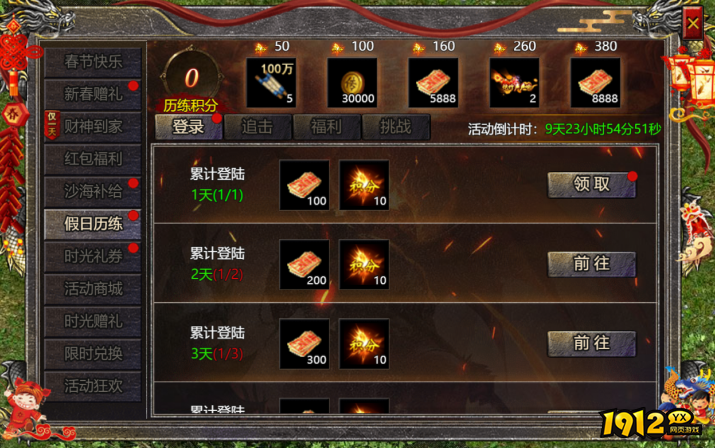Close the event window
The height and width of the screenshot is (448, 715).
click(x=693, y=22)
